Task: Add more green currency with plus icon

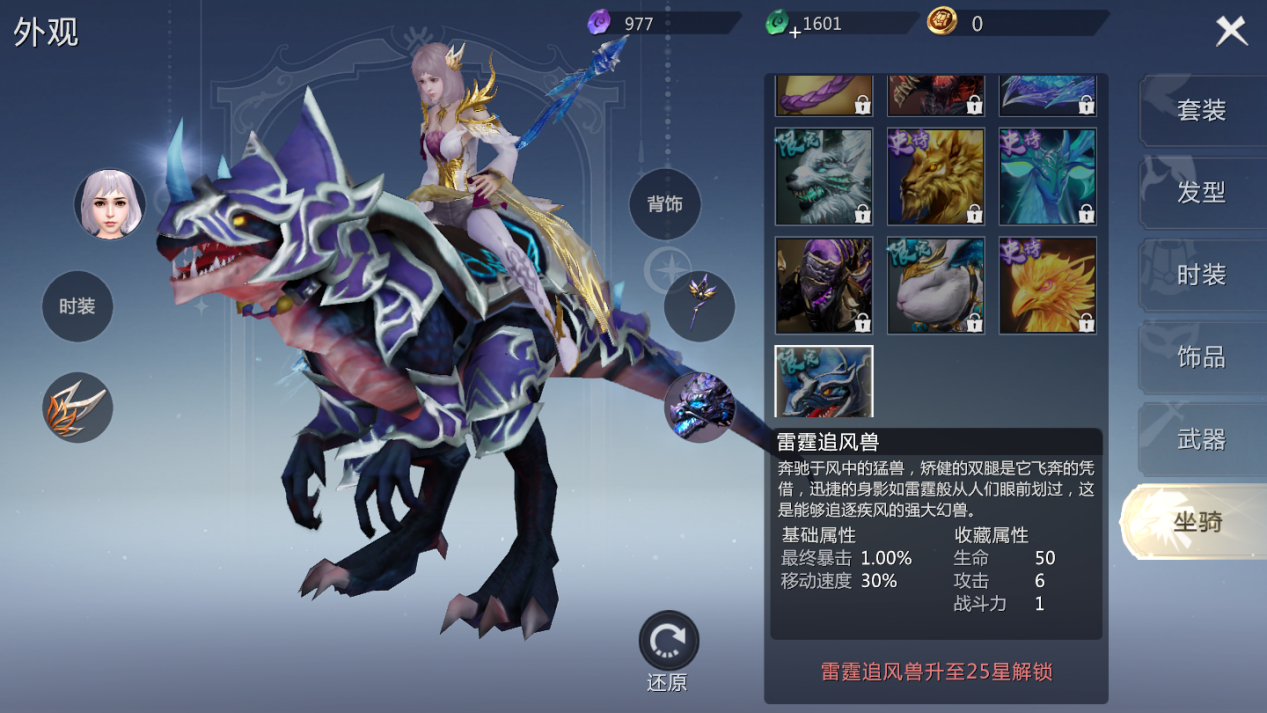Action: [795, 31]
